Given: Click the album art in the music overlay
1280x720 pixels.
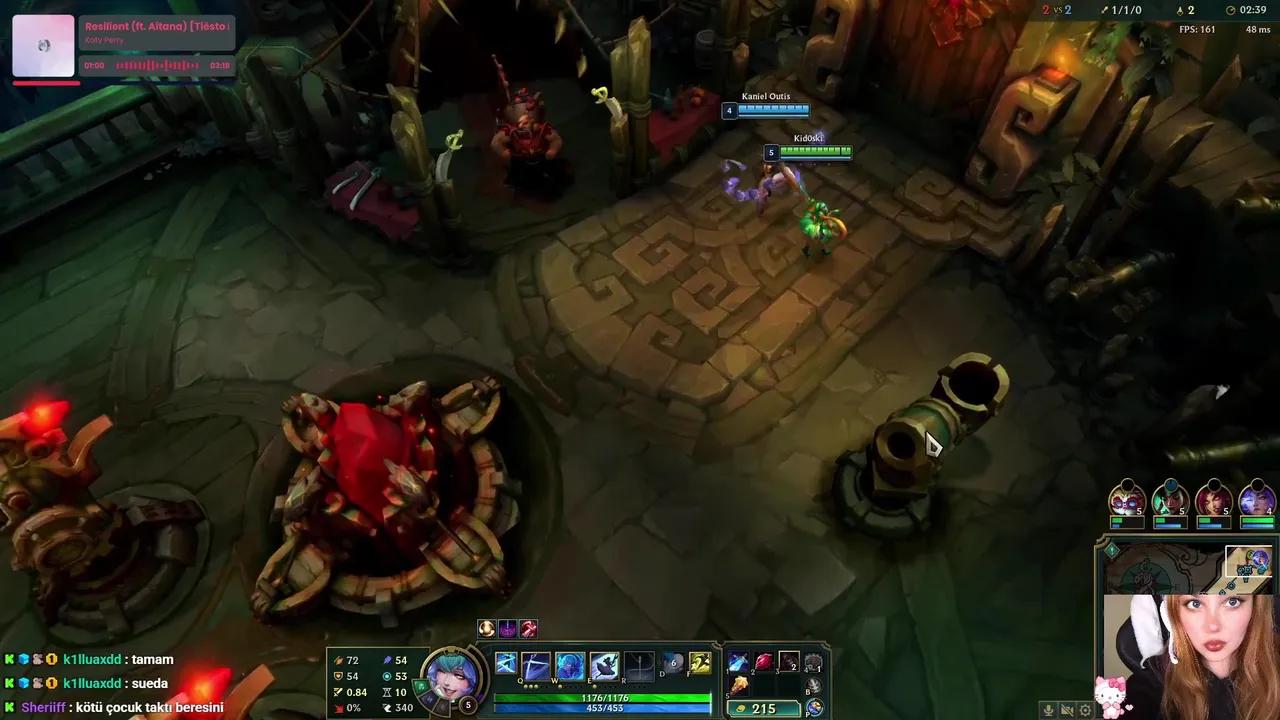Looking at the screenshot, I should (x=44, y=45).
